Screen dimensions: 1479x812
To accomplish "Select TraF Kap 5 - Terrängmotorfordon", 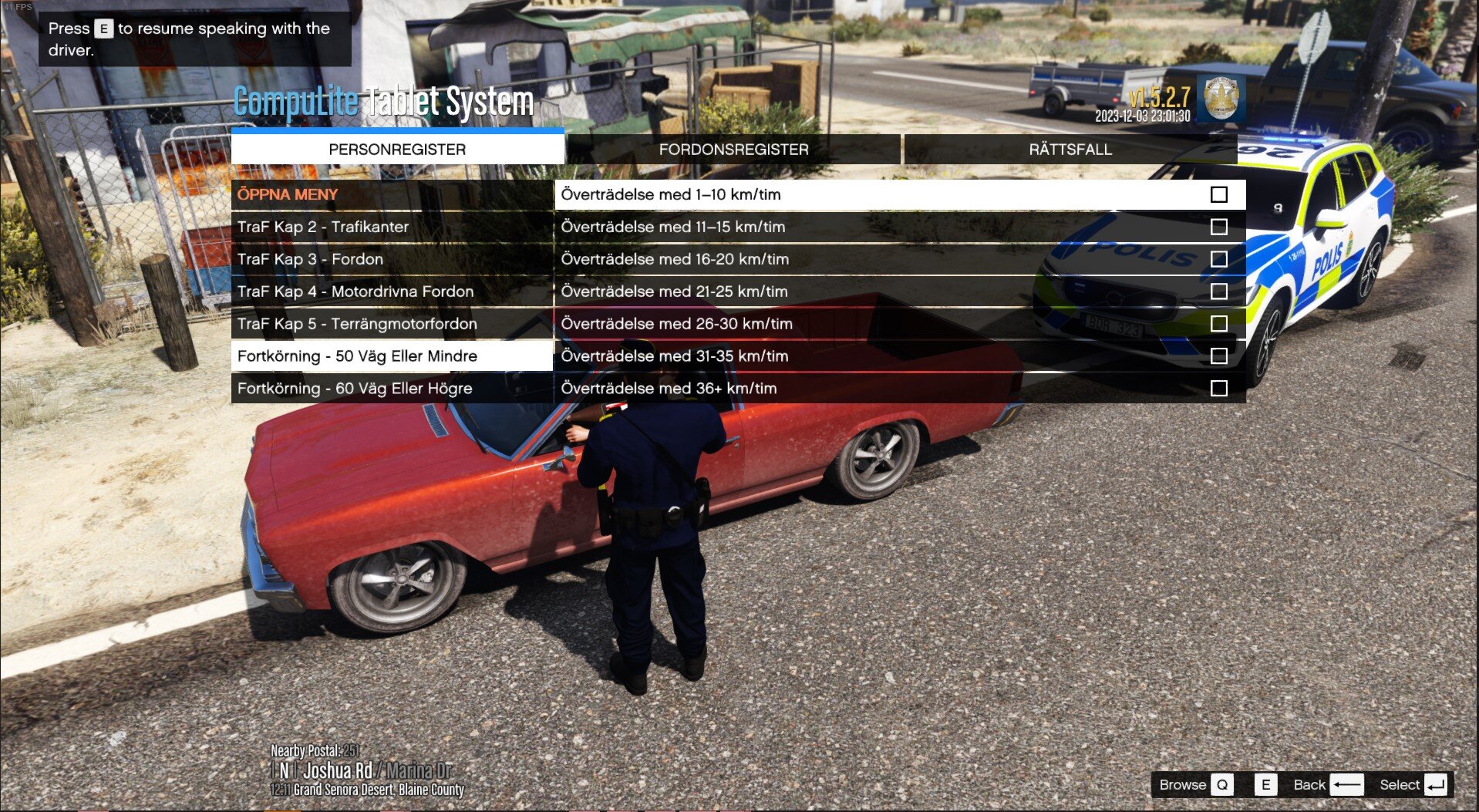I will [x=357, y=324].
